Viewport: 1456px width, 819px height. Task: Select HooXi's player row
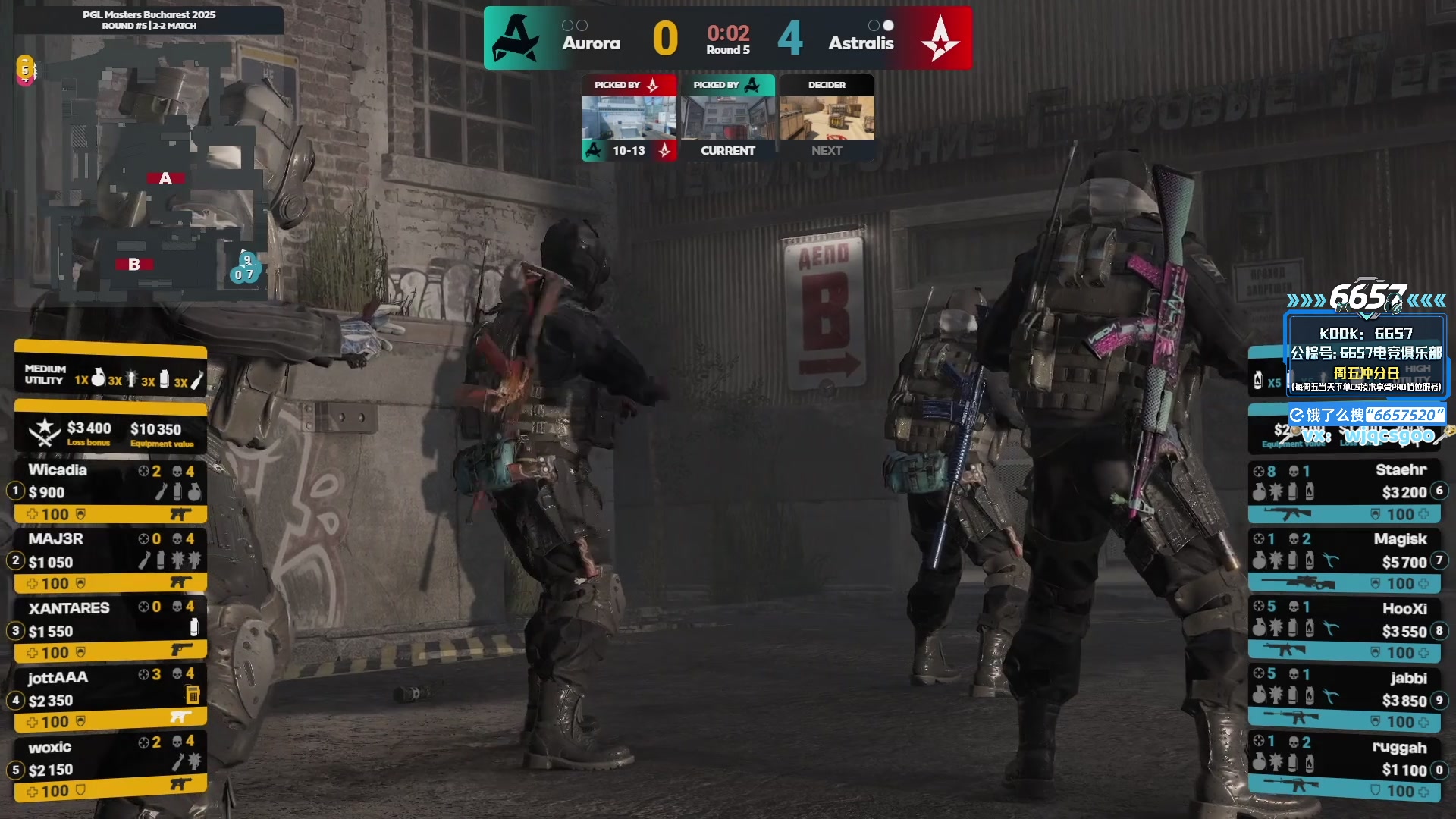pos(1346,629)
